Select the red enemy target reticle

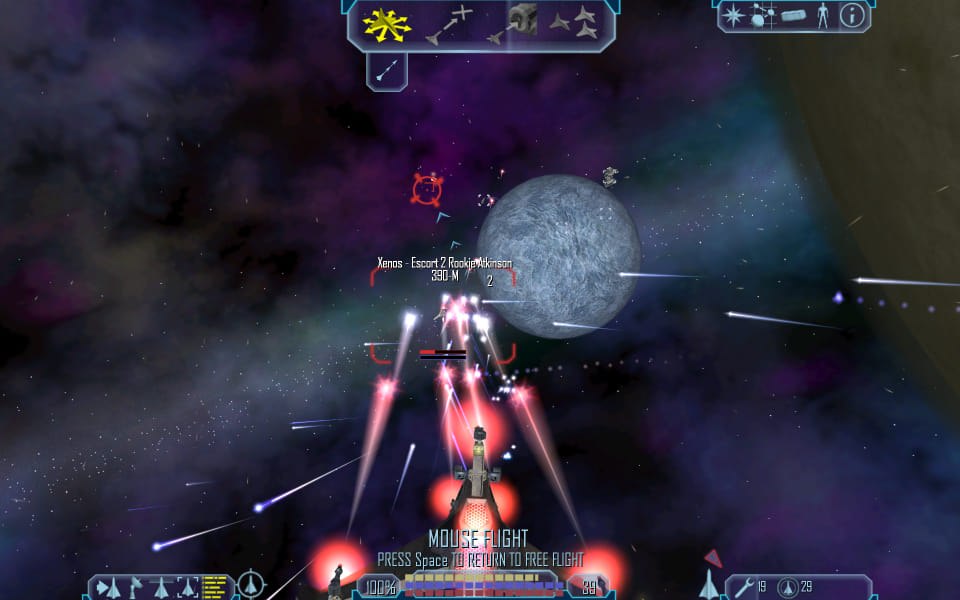(x=427, y=188)
